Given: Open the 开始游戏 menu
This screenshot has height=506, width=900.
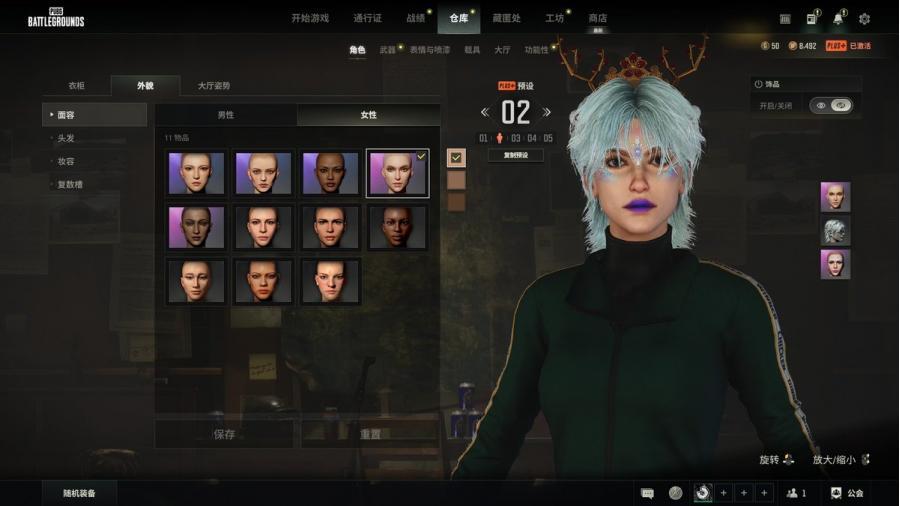Looking at the screenshot, I should (310, 18).
